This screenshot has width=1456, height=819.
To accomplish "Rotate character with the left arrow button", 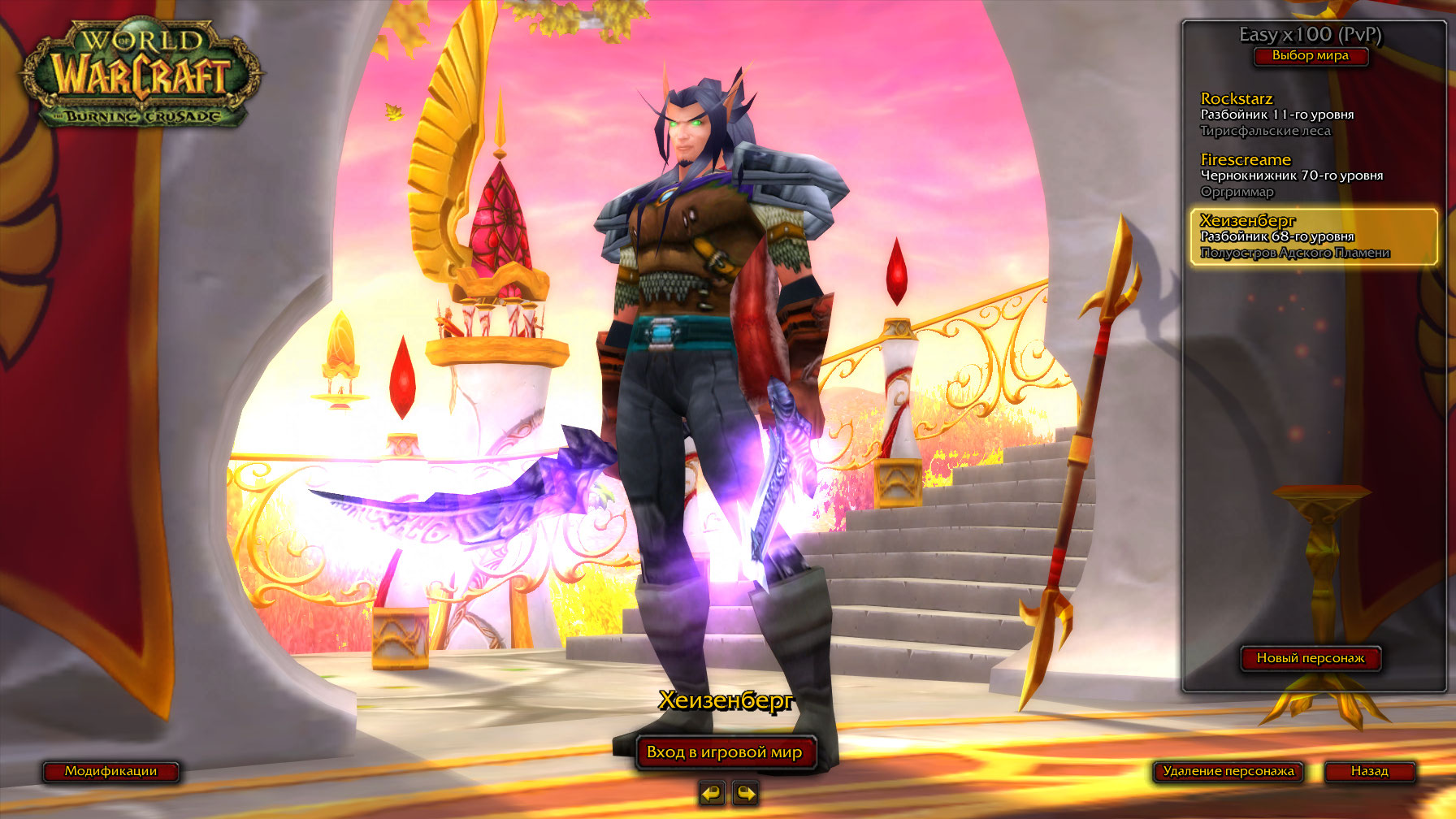I will point(712,792).
